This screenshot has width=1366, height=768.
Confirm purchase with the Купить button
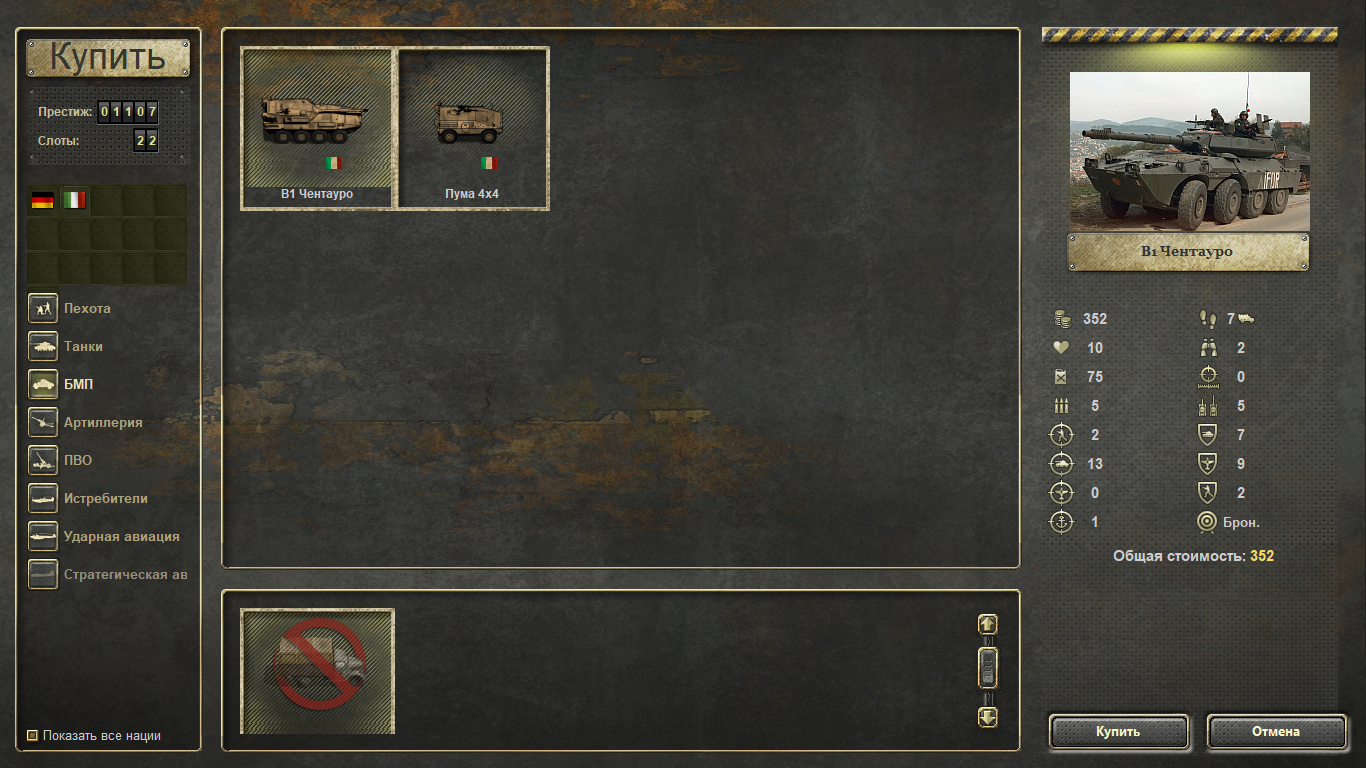tap(1118, 732)
